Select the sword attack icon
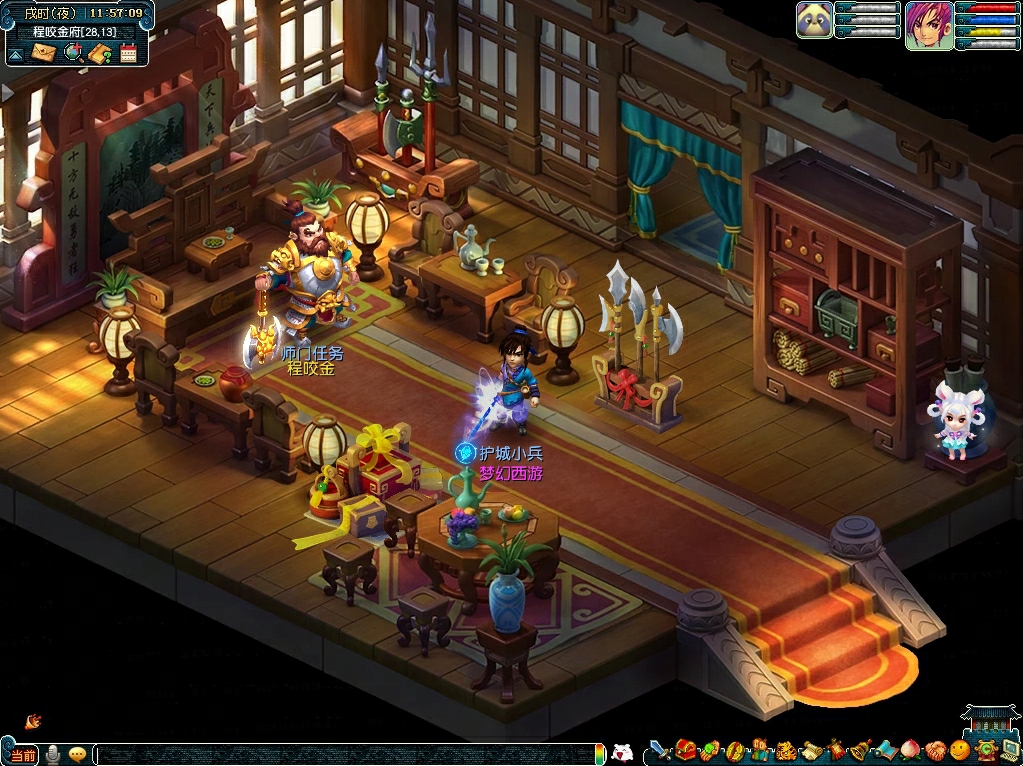Viewport: 1023px width, 766px height. (x=660, y=750)
